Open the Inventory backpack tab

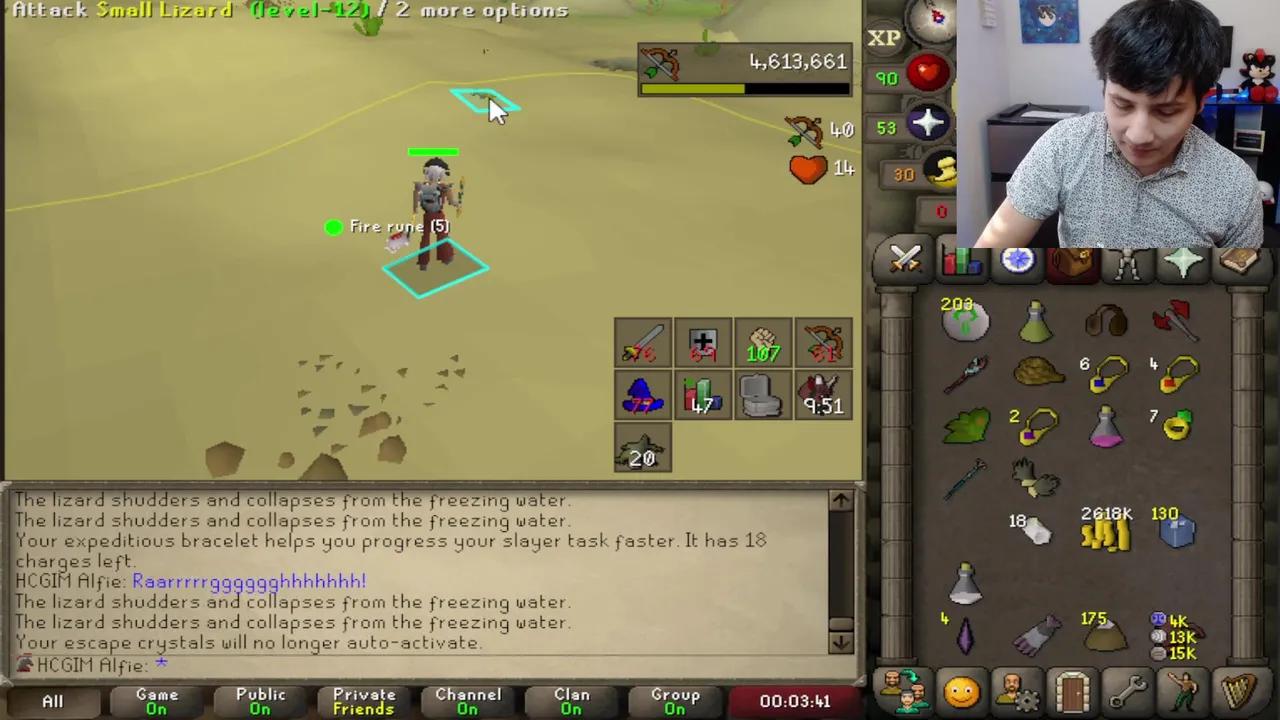point(1071,261)
